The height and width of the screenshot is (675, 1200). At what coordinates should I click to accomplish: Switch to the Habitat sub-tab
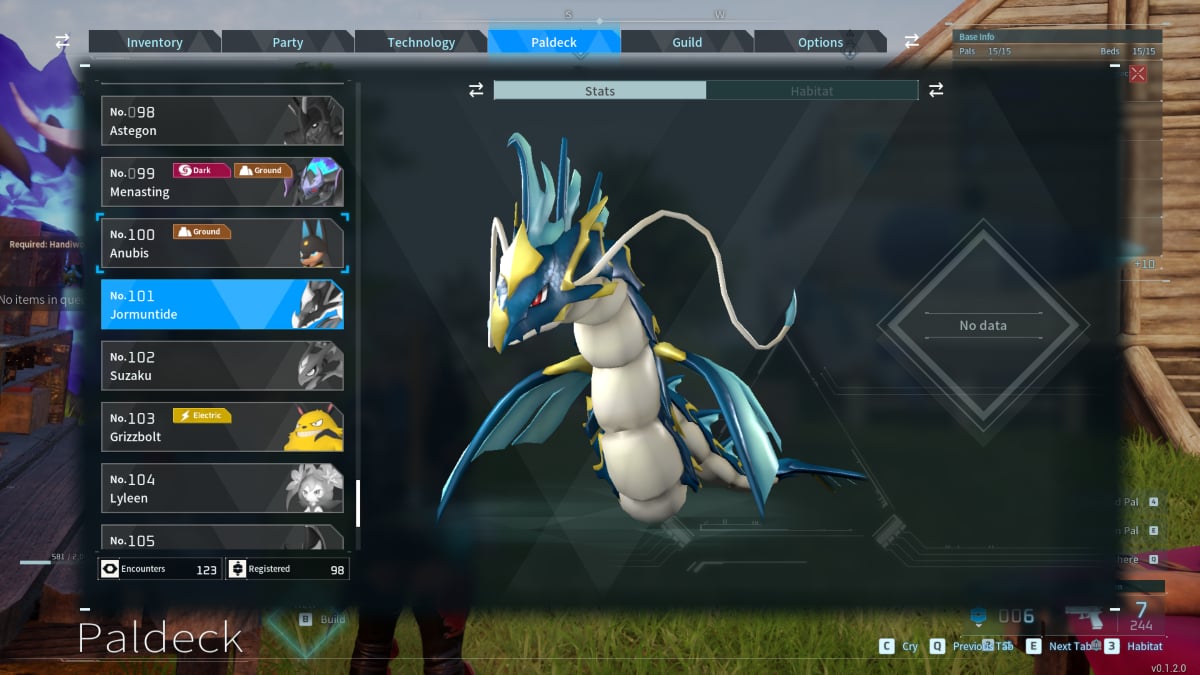click(x=812, y=91)
